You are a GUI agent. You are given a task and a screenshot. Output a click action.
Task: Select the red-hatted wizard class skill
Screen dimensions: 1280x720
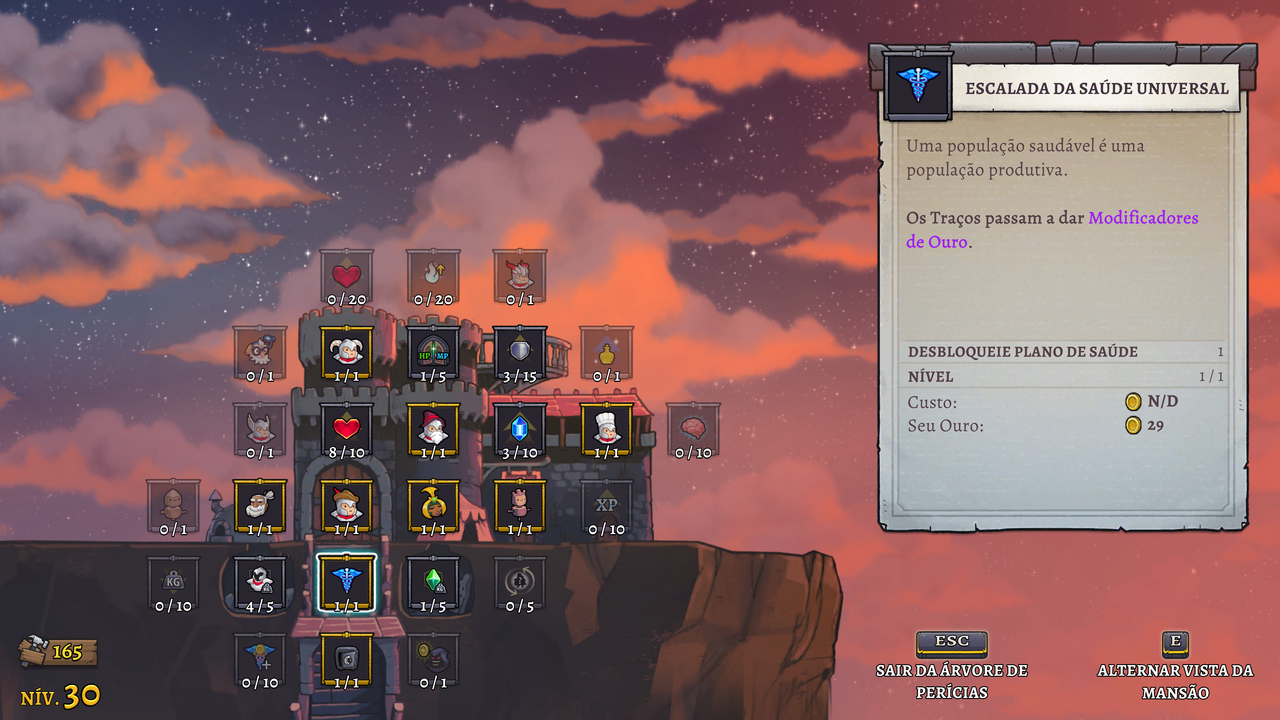[x=433, y=428]
